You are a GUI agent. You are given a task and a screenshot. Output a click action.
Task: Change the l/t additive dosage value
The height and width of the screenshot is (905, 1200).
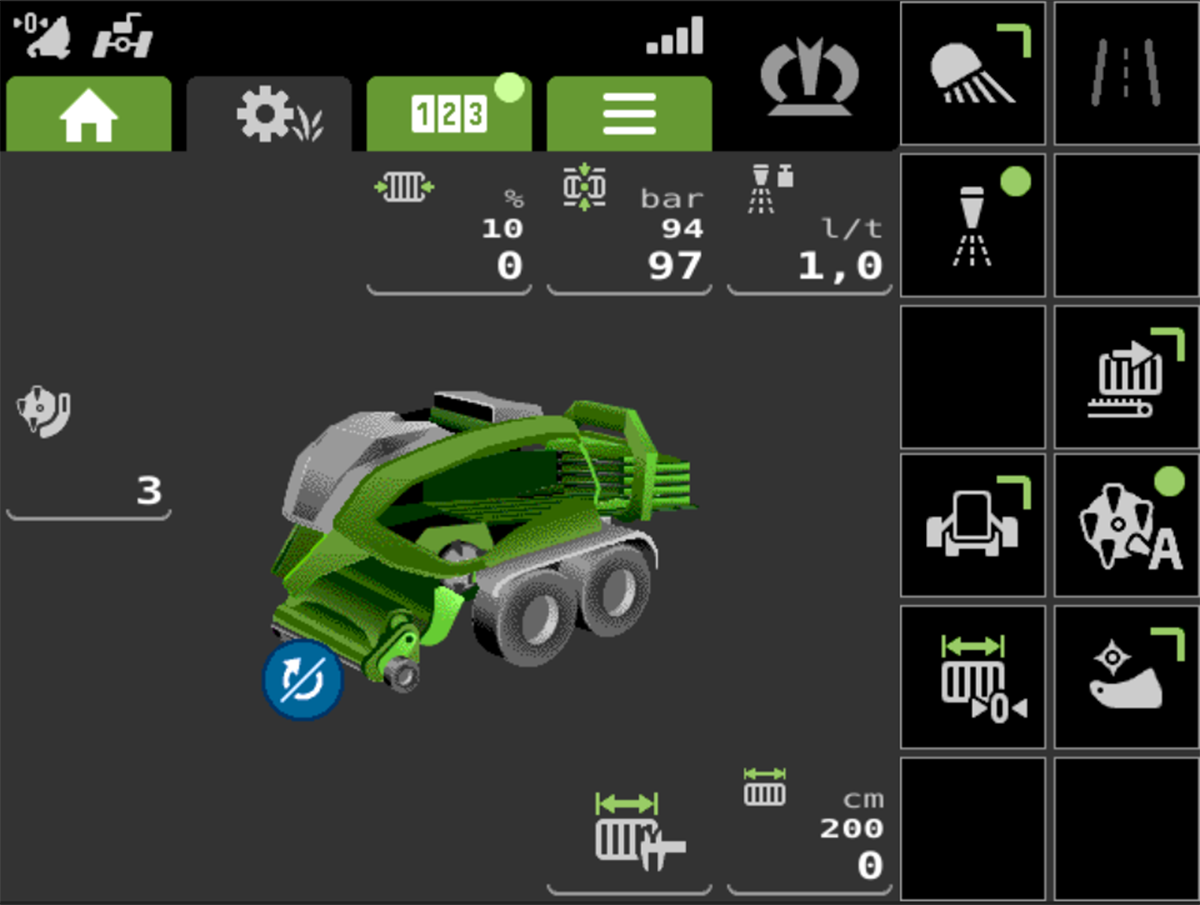[x=809, y=235]
